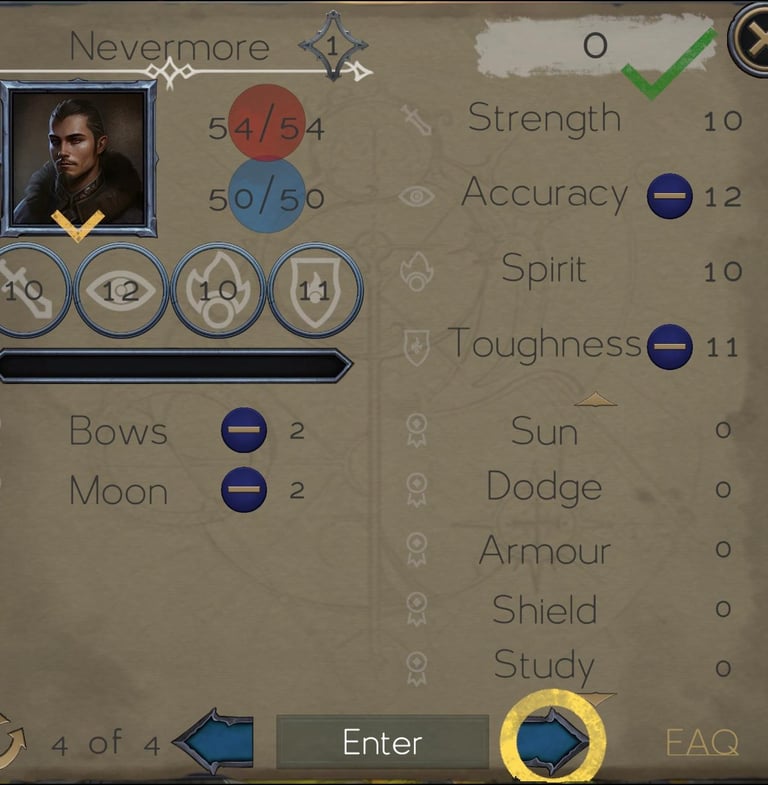Reduce the Bows skill by one
The height and width of the screenshot is (785, 768).
click(x=244, y=430)
